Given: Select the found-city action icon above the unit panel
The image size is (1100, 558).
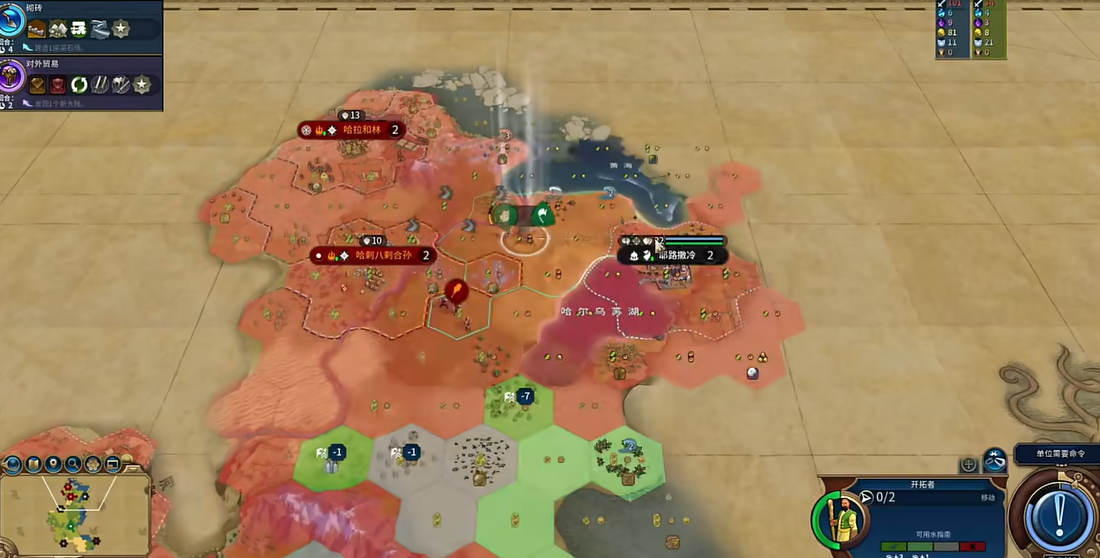Looking at the screenshot, I should click(x=994, y=461).
